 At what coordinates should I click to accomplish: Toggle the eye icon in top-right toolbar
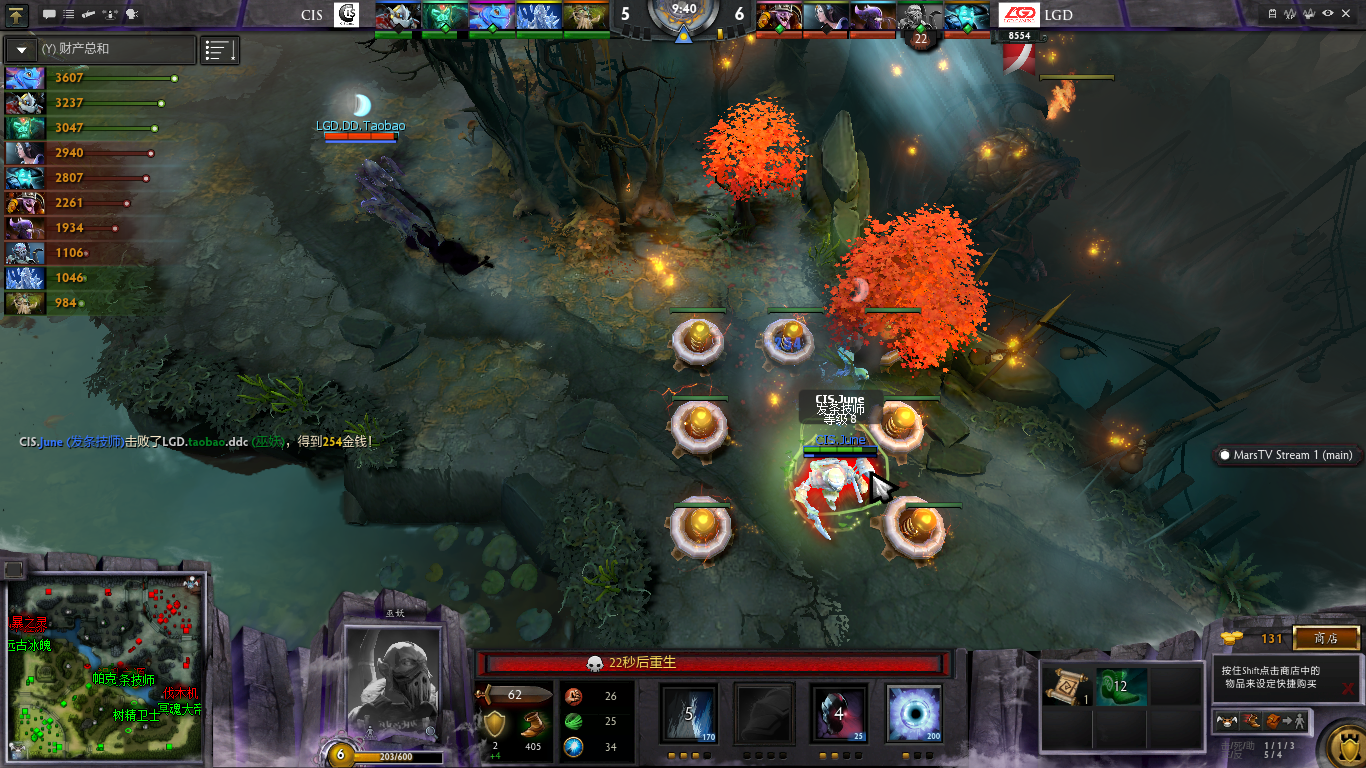point(1328,13)
